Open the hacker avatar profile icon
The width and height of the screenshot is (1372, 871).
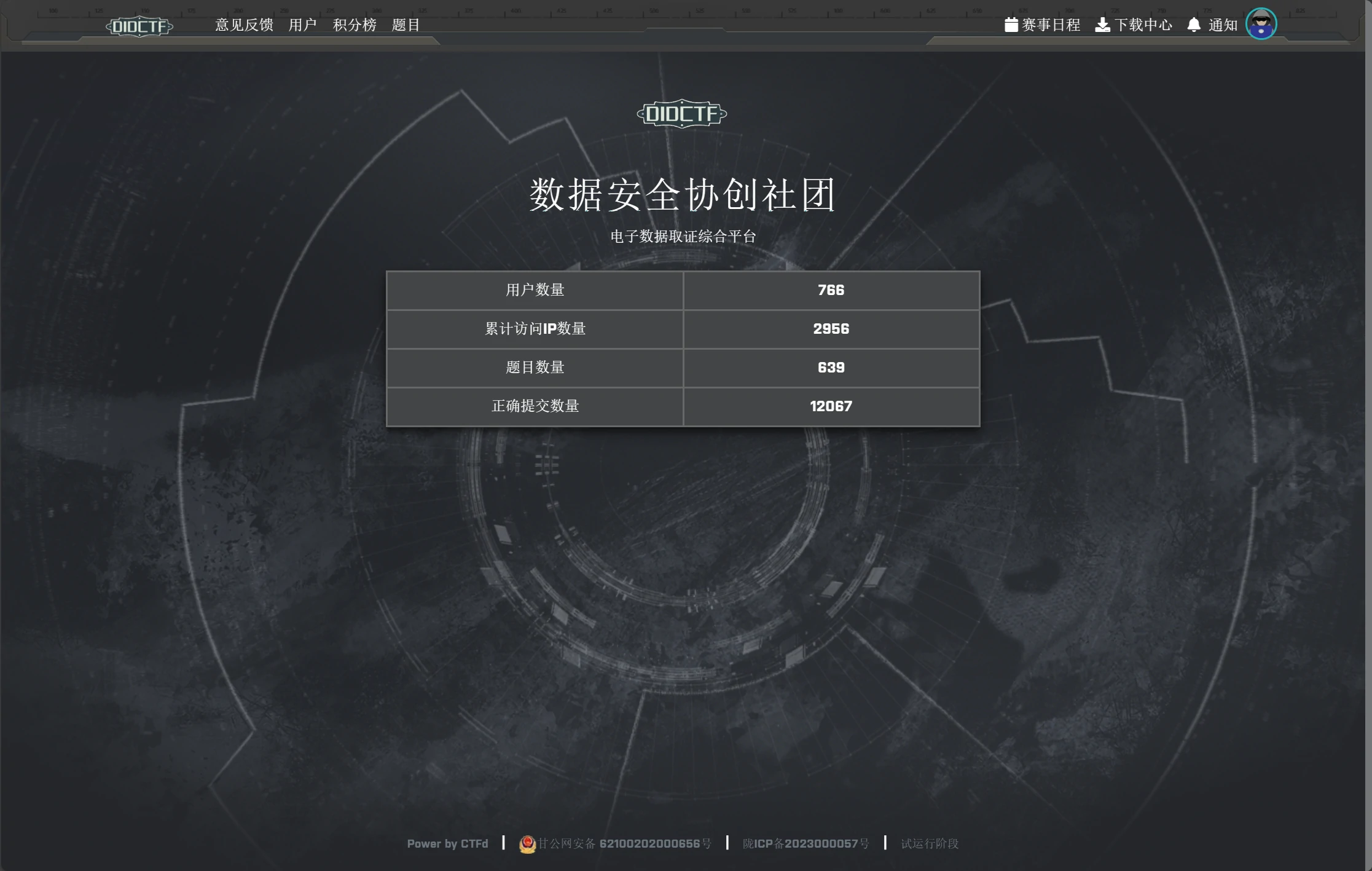pyautogui.click(x=1261, y=23)
